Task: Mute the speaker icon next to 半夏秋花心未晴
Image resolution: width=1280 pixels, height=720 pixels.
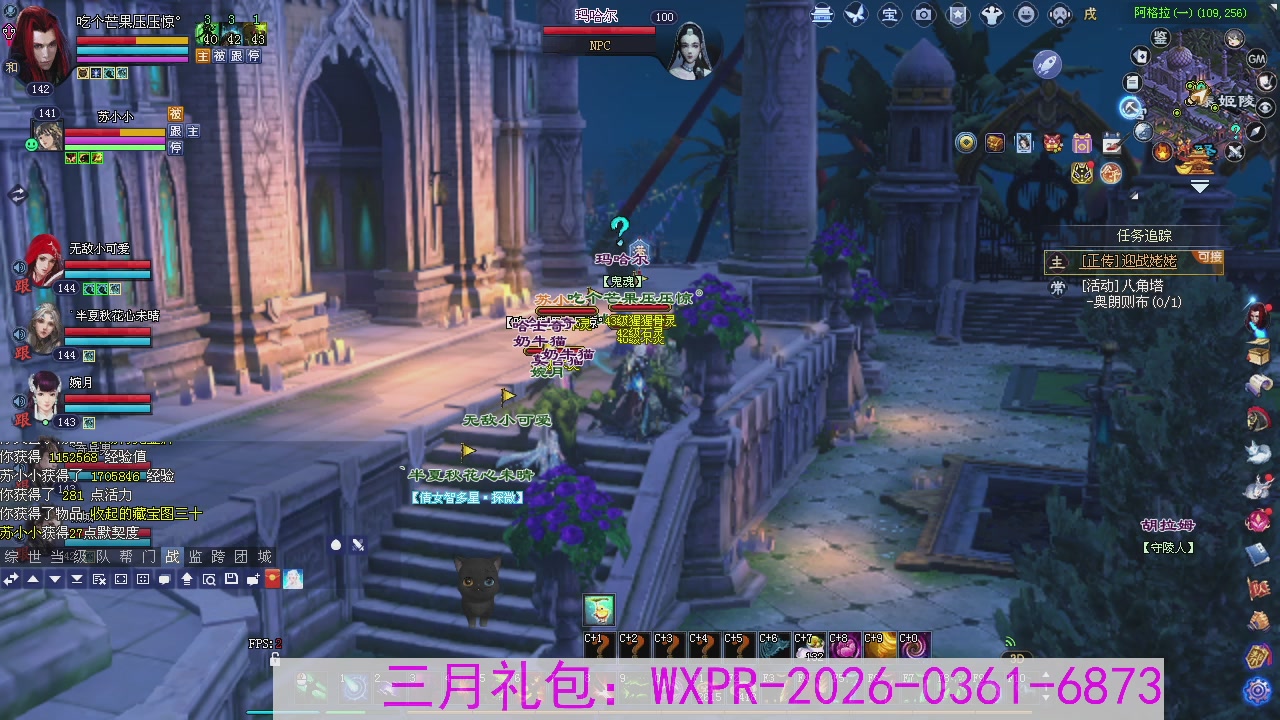Action: pos(19,334)
